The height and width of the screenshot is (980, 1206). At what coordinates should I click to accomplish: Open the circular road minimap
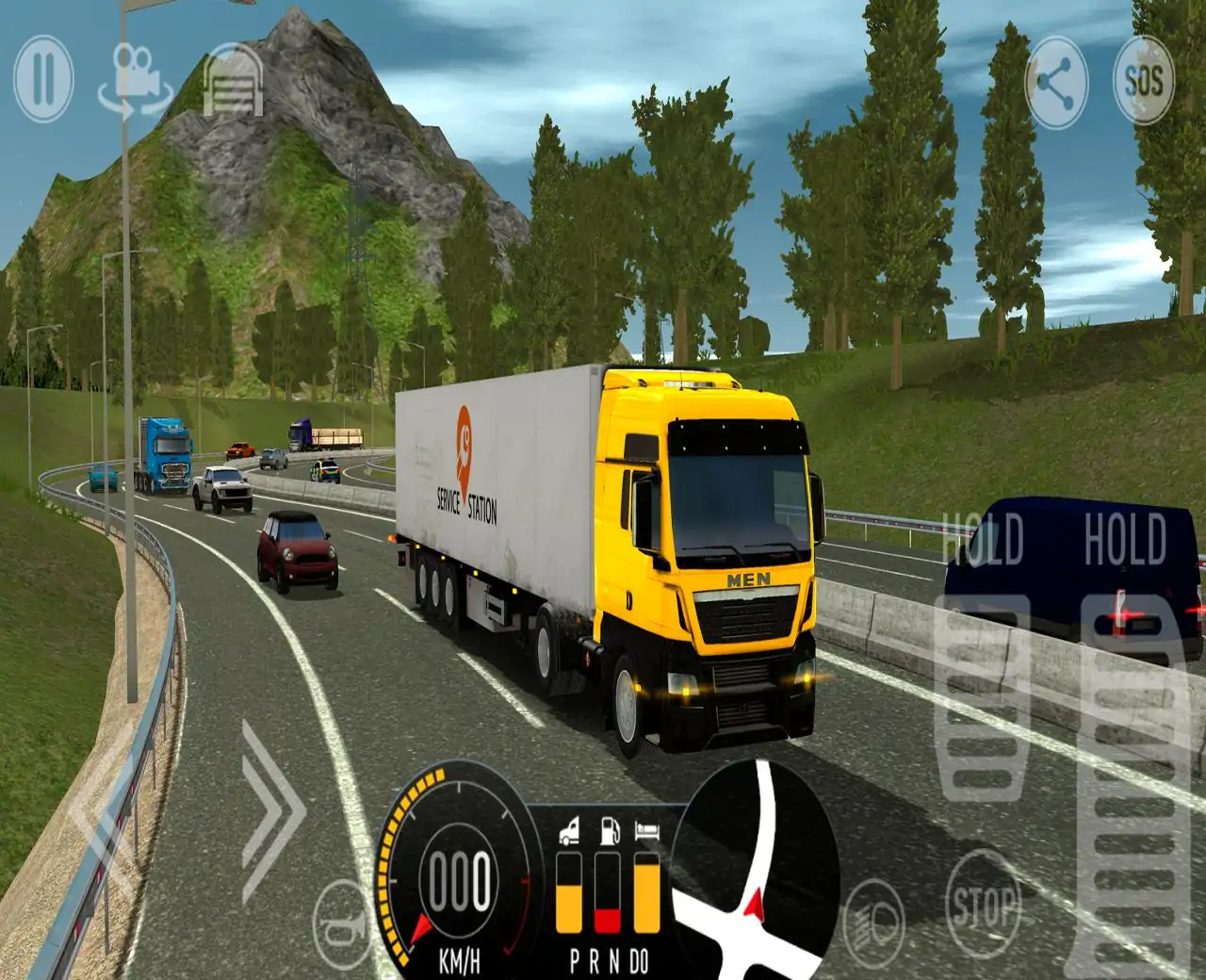pyautogui.click(x=758, y=869)
